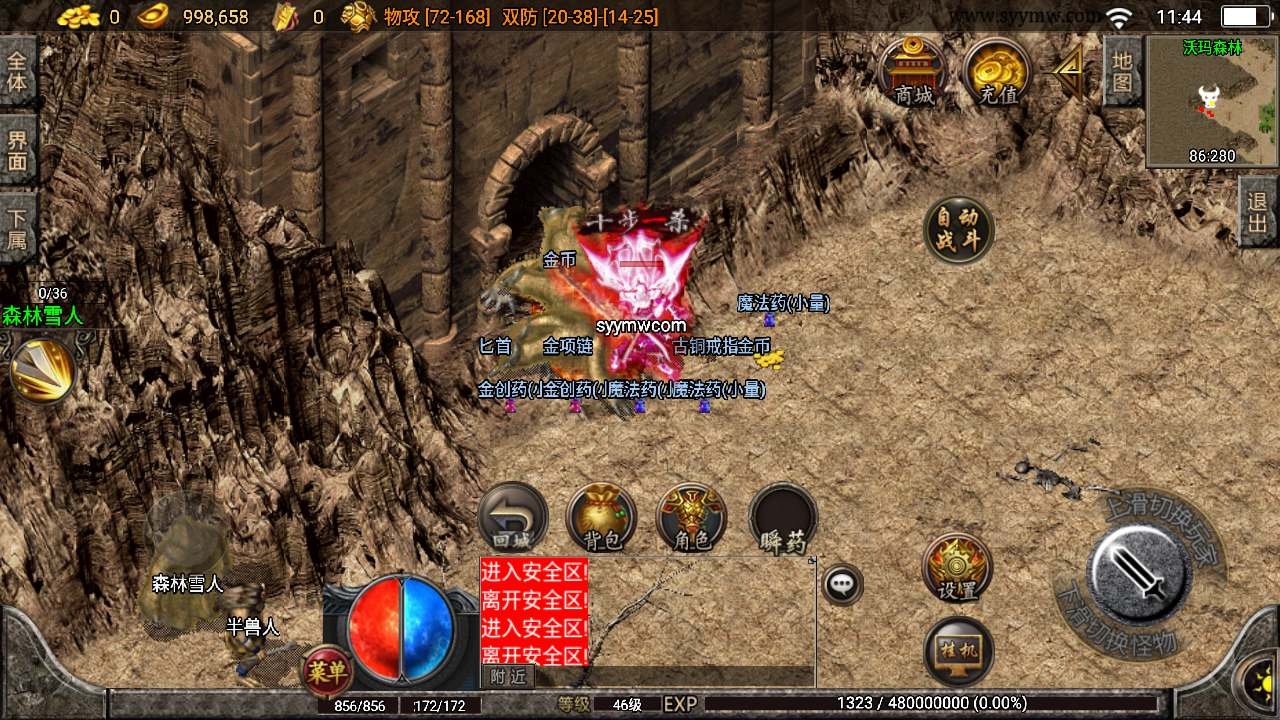1280x720 pixels.
Task: Open the chat speech bubble icon
Action: click(843, 584)
